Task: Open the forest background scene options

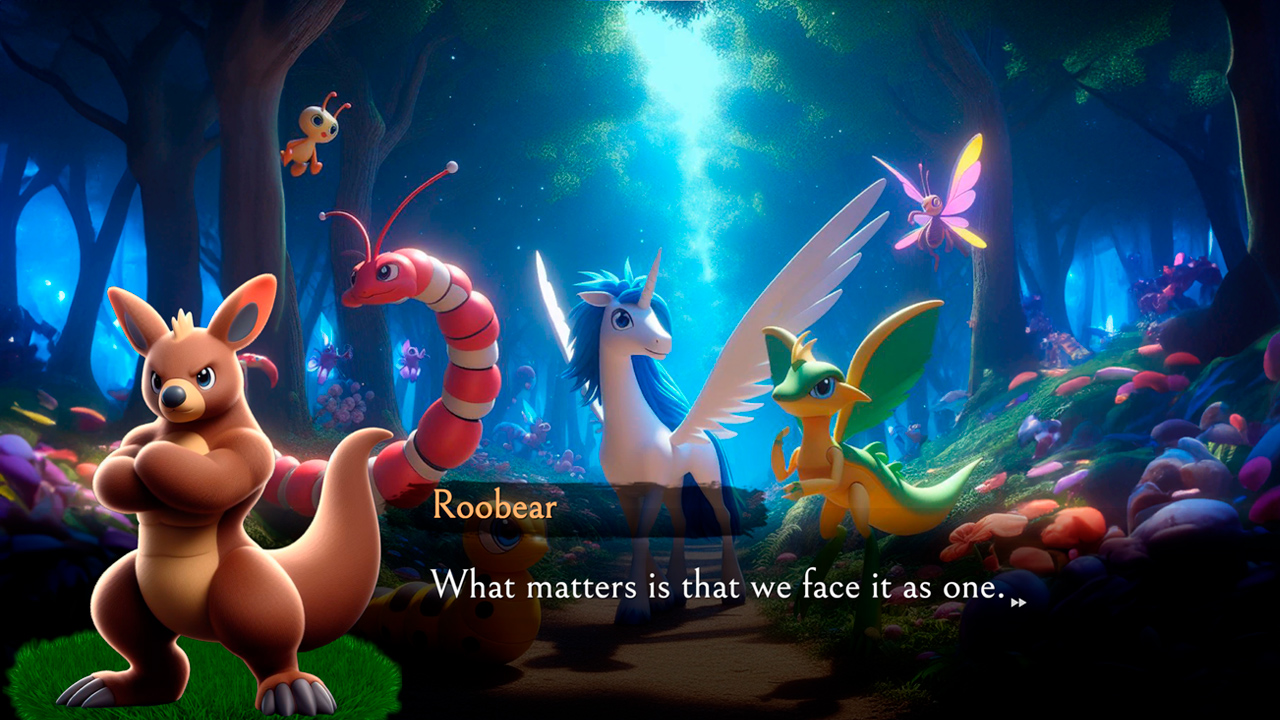Action: click(x=1100, y=150)
